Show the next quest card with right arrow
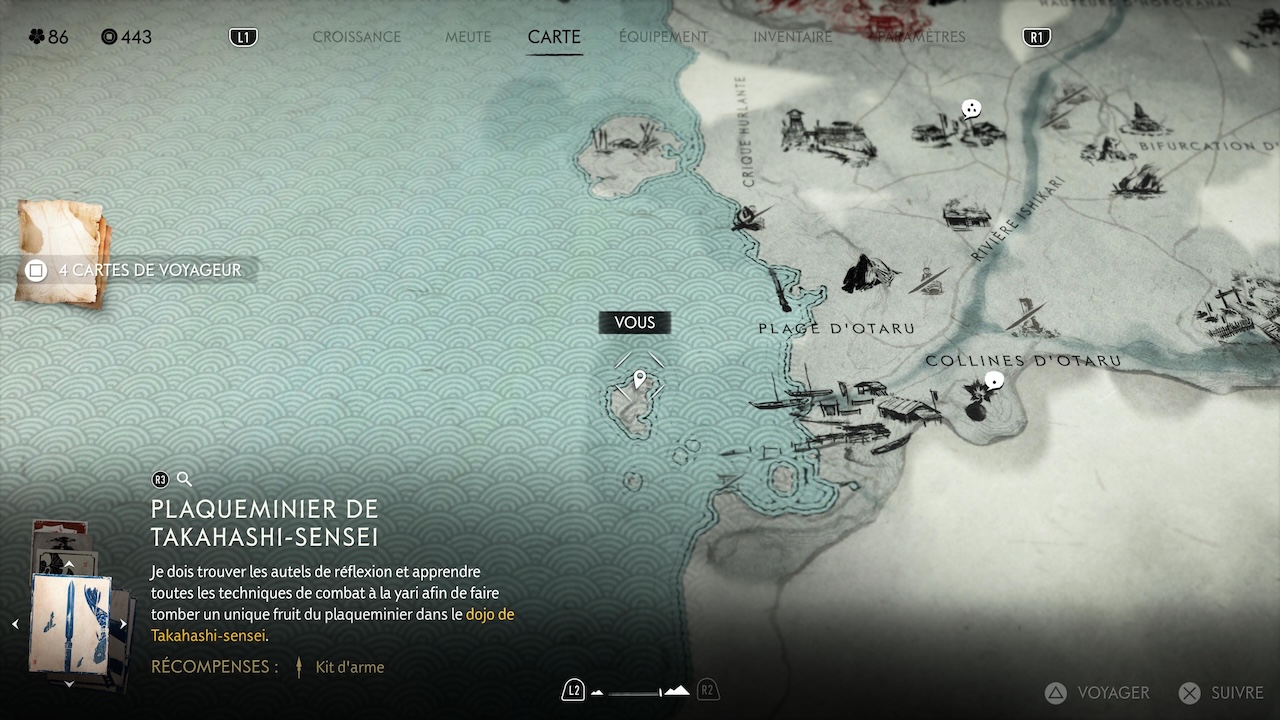The height and width of the screenshot is (720, 1280). pyautogui.click(x=123, y=624)
